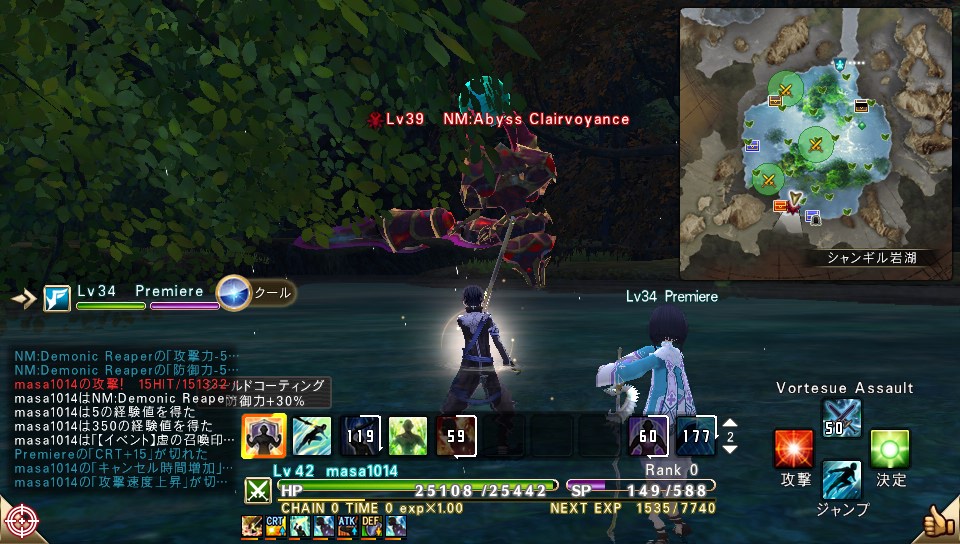Tap the ジャンプ jump button

[x=842, y=481]
